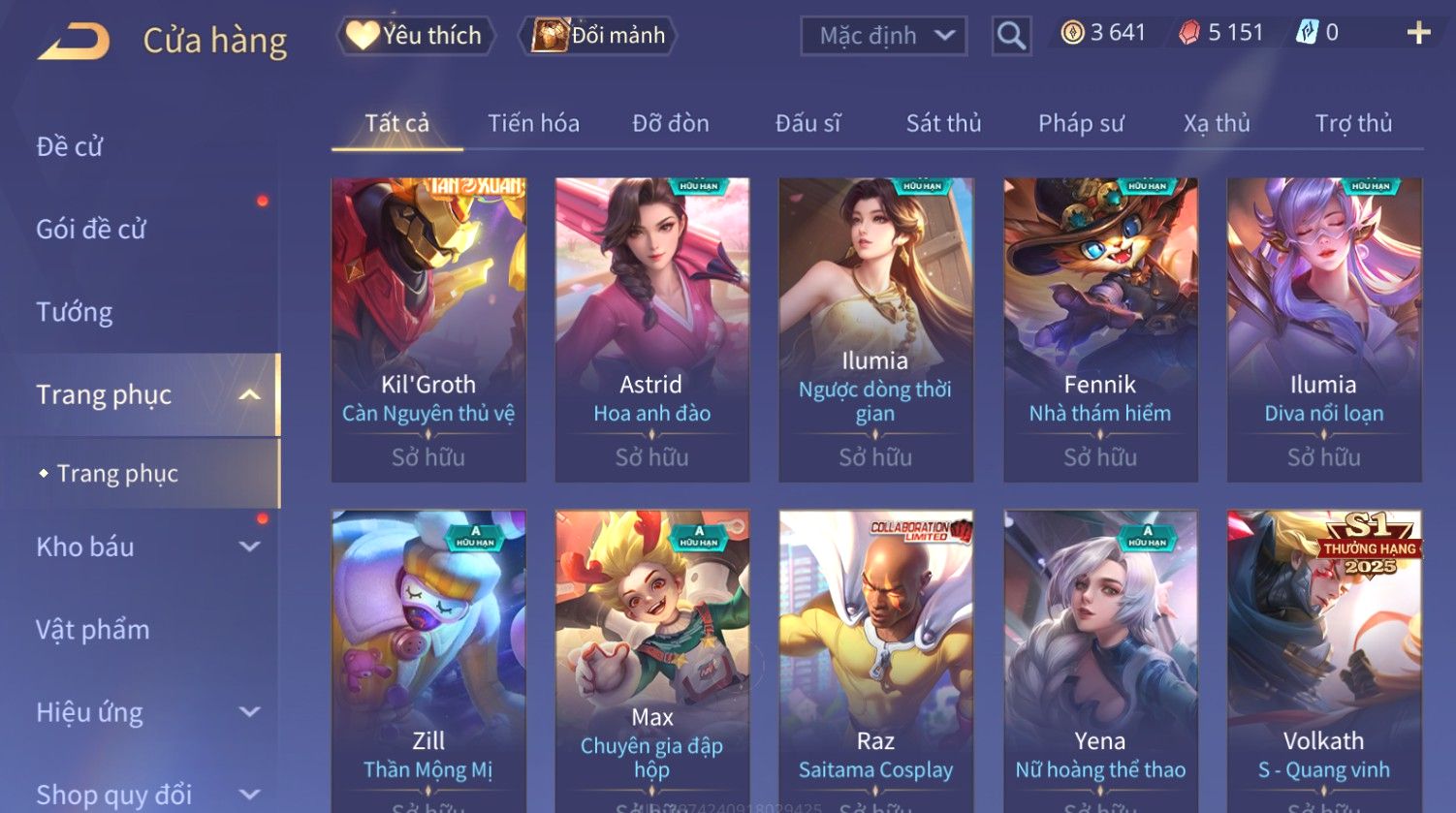Open the Raz Saitama Cosplay skin
The image size is (1456, 813).
tap(875, 659)
